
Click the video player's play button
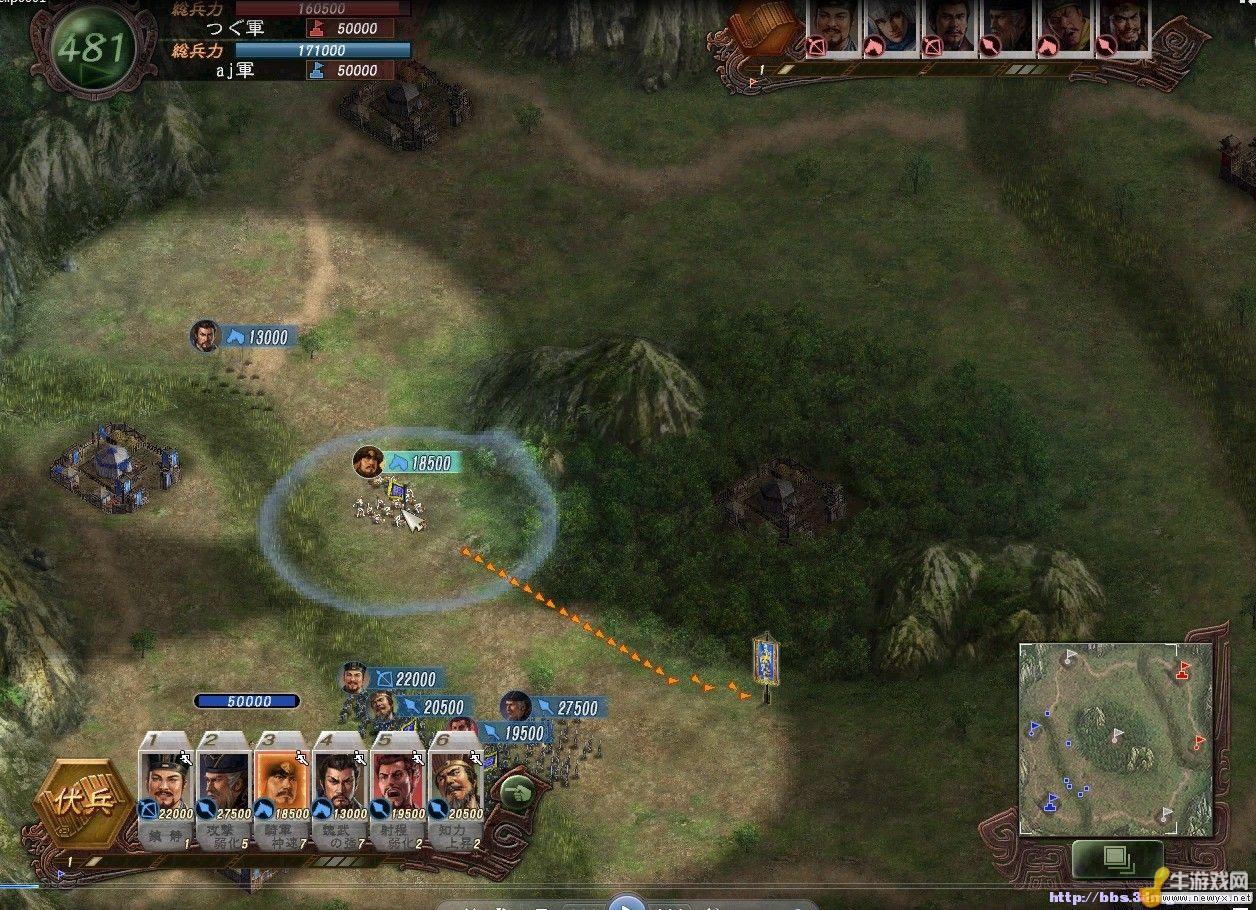(x=627, y=902)
